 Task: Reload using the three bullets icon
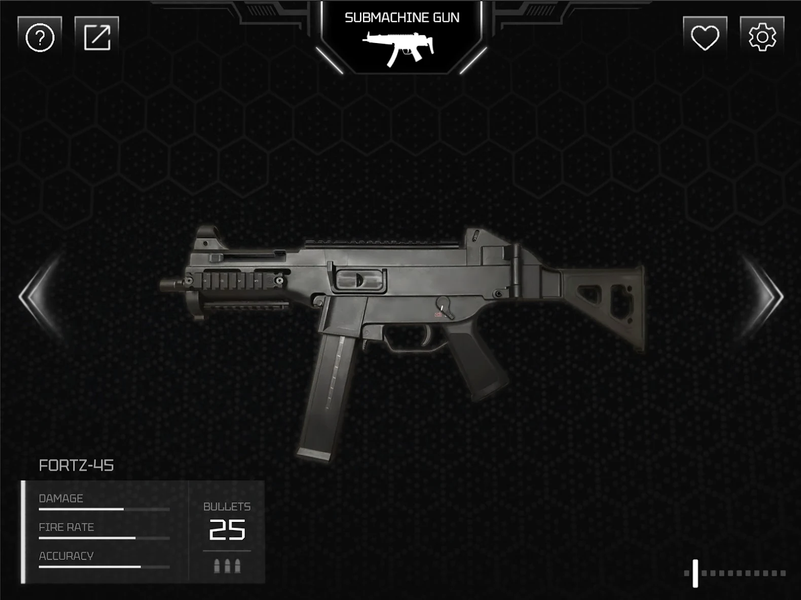(227, 567)
